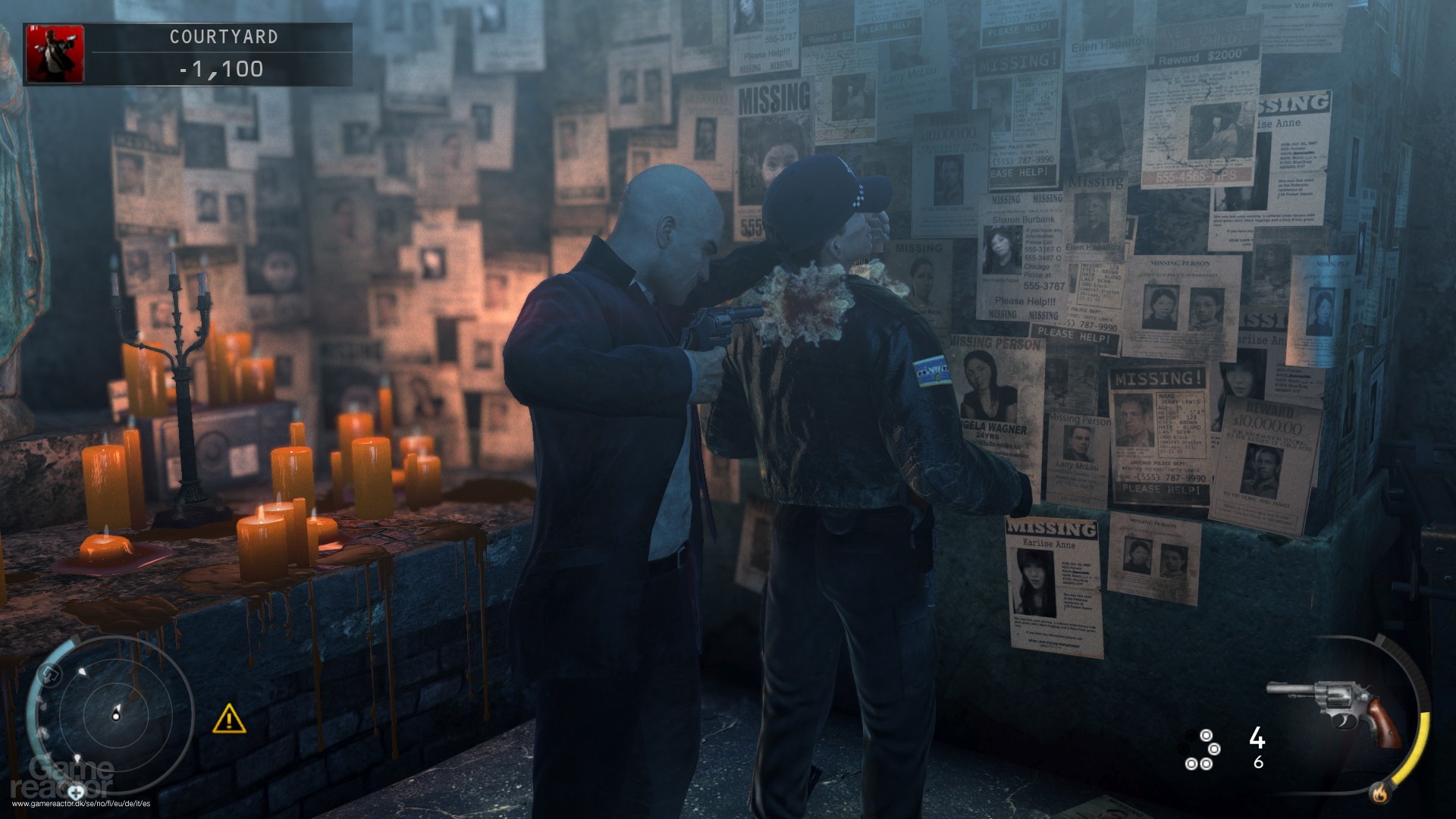Click the MISSING Karlise Anne poster on the wall
The image size is (1456, 819).
tap(1054, 576)
